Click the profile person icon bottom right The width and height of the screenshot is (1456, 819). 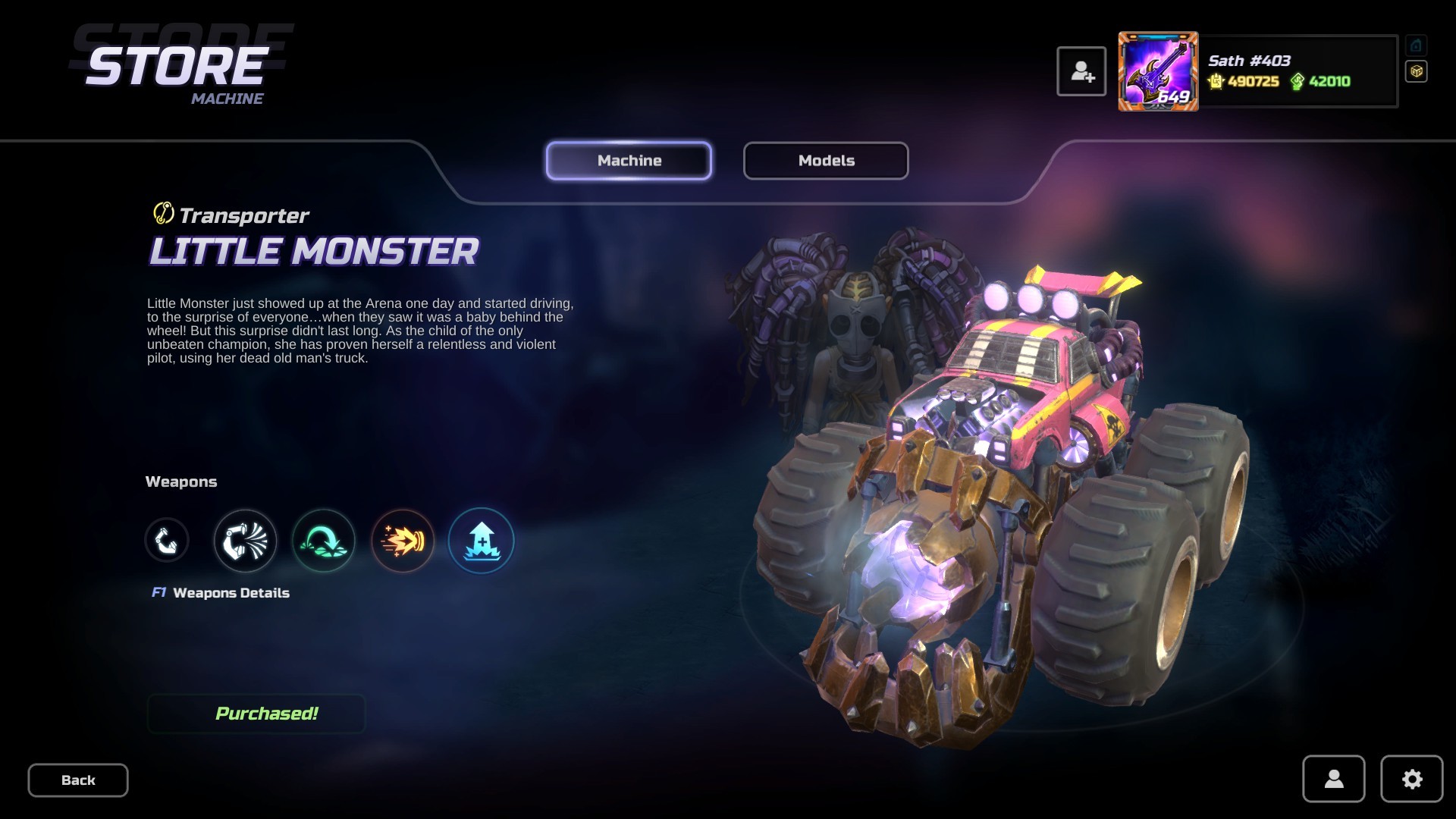coord(1334,779)
